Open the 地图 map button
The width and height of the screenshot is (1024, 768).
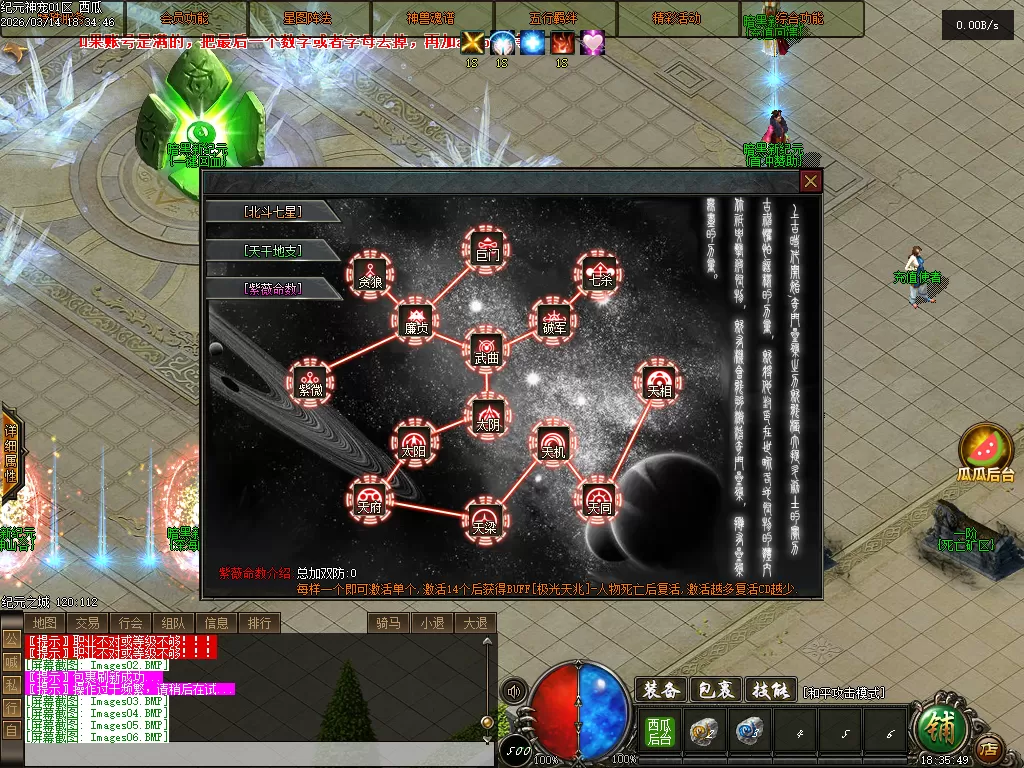coord(44,623)
